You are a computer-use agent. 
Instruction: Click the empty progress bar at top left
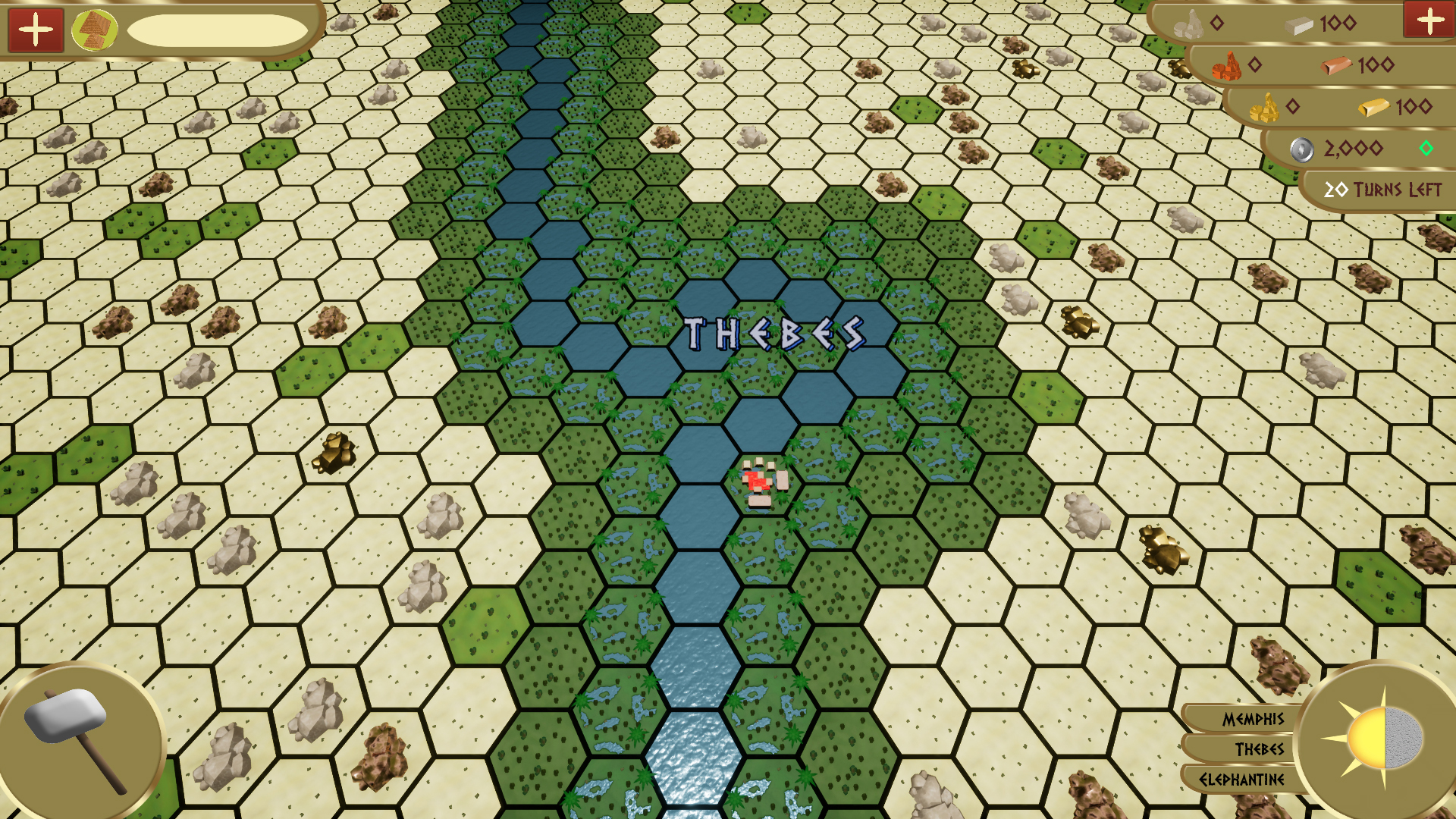(x=218, y=30)
